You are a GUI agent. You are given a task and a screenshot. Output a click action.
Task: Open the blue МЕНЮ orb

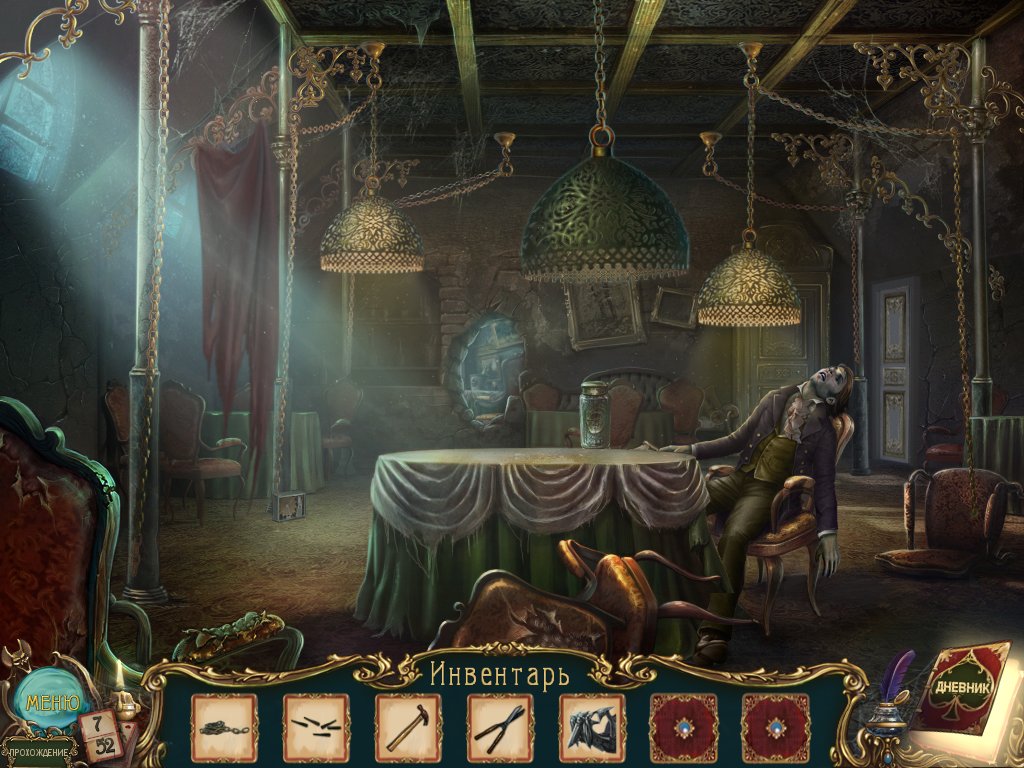coord(46,703)
